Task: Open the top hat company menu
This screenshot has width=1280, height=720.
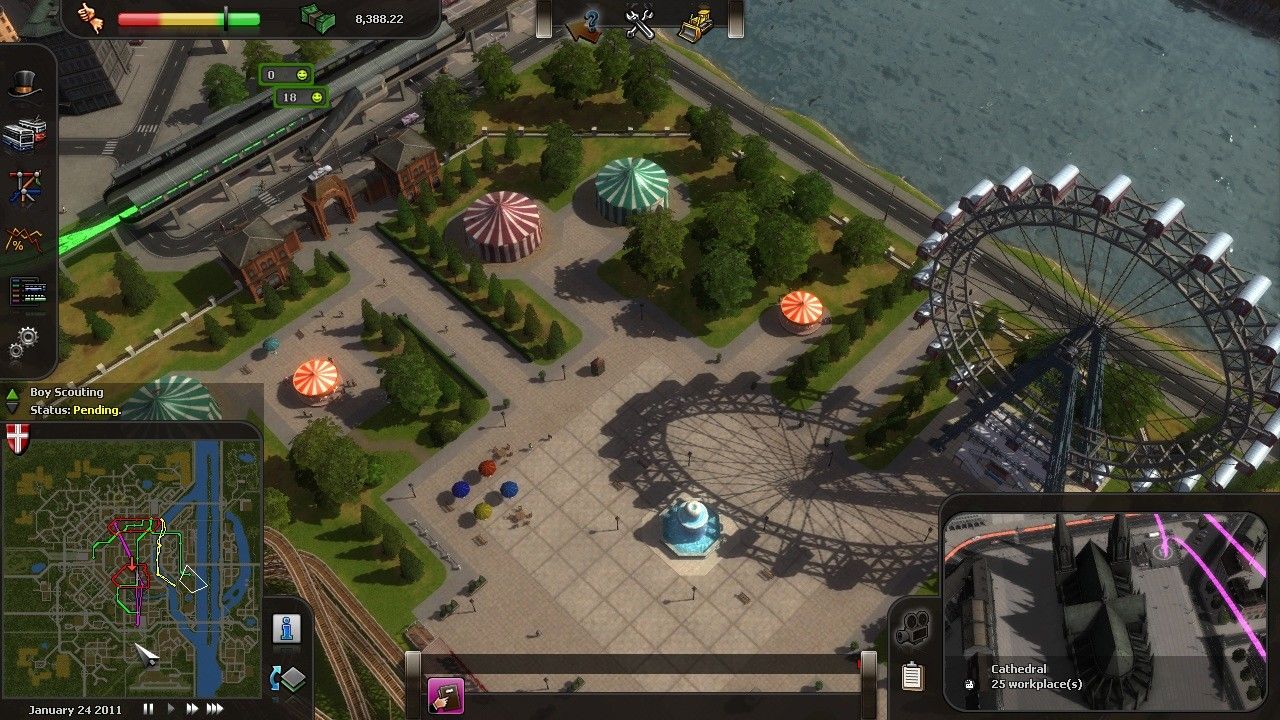Action: (25, 86)
